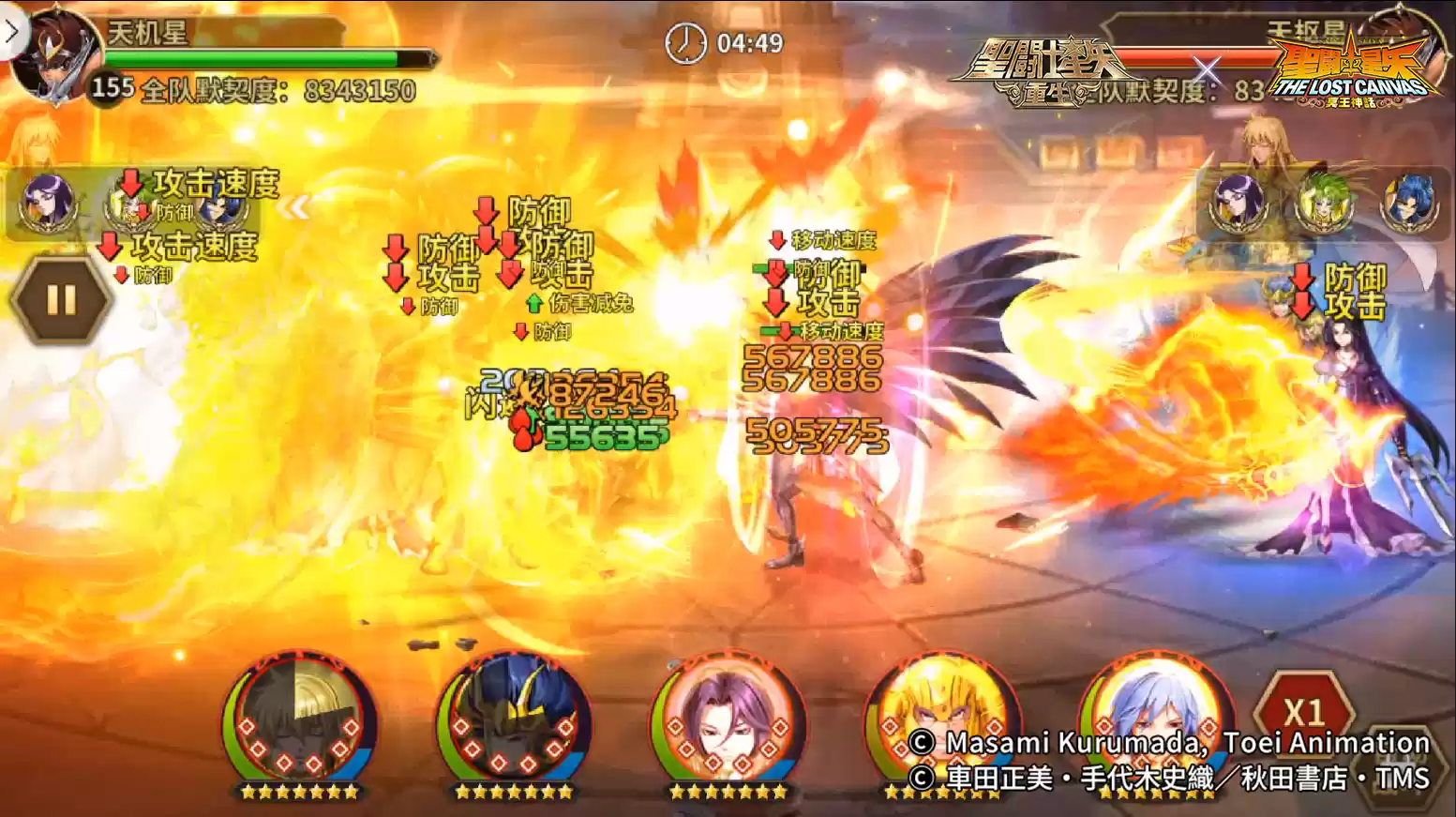Toggle the purple ally mini-portrait in left panel
The width and height of the screenshot is (1456, 817).
click(x=47, y=204)
